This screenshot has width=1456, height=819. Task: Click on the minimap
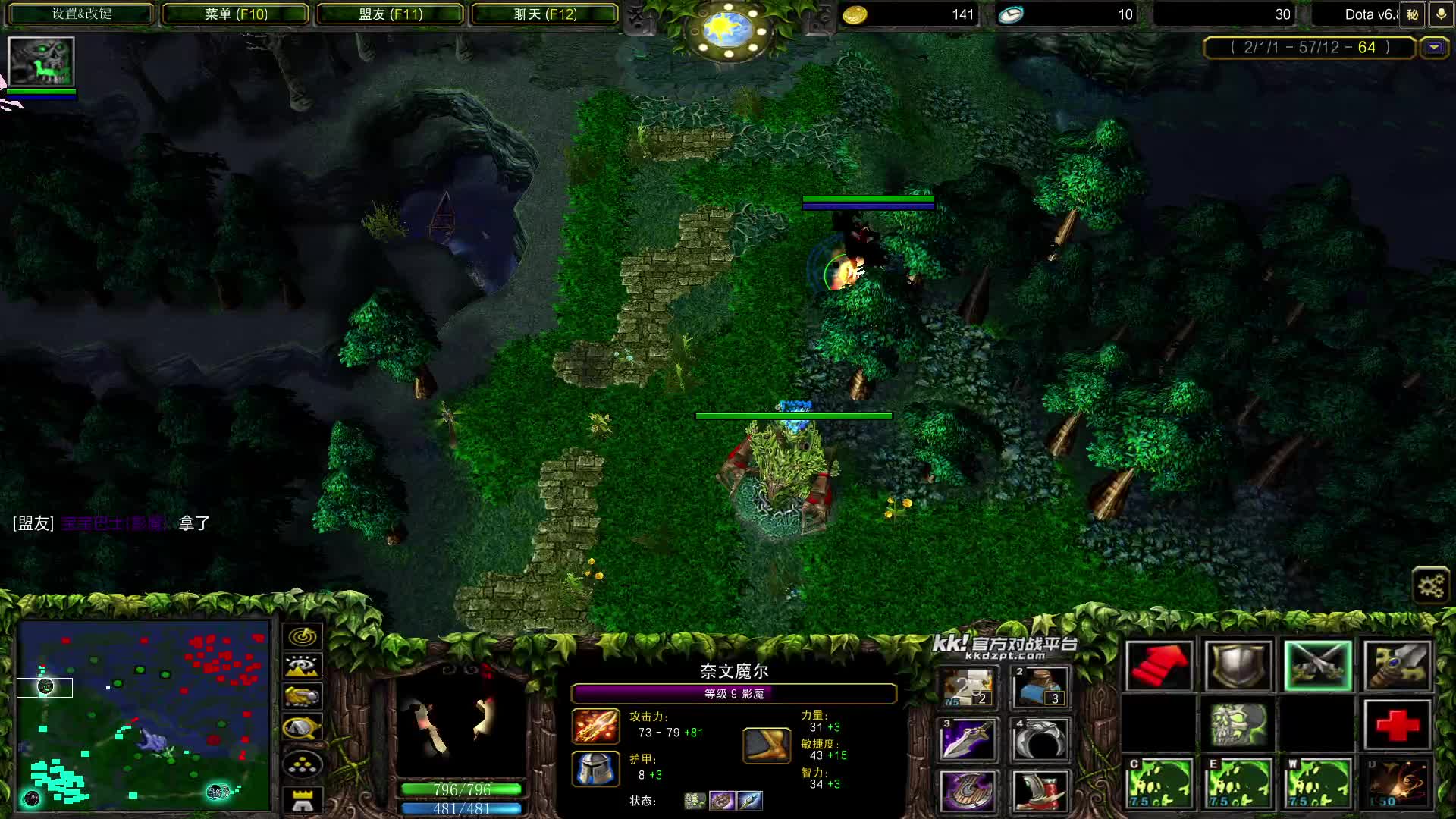(144, 714)
